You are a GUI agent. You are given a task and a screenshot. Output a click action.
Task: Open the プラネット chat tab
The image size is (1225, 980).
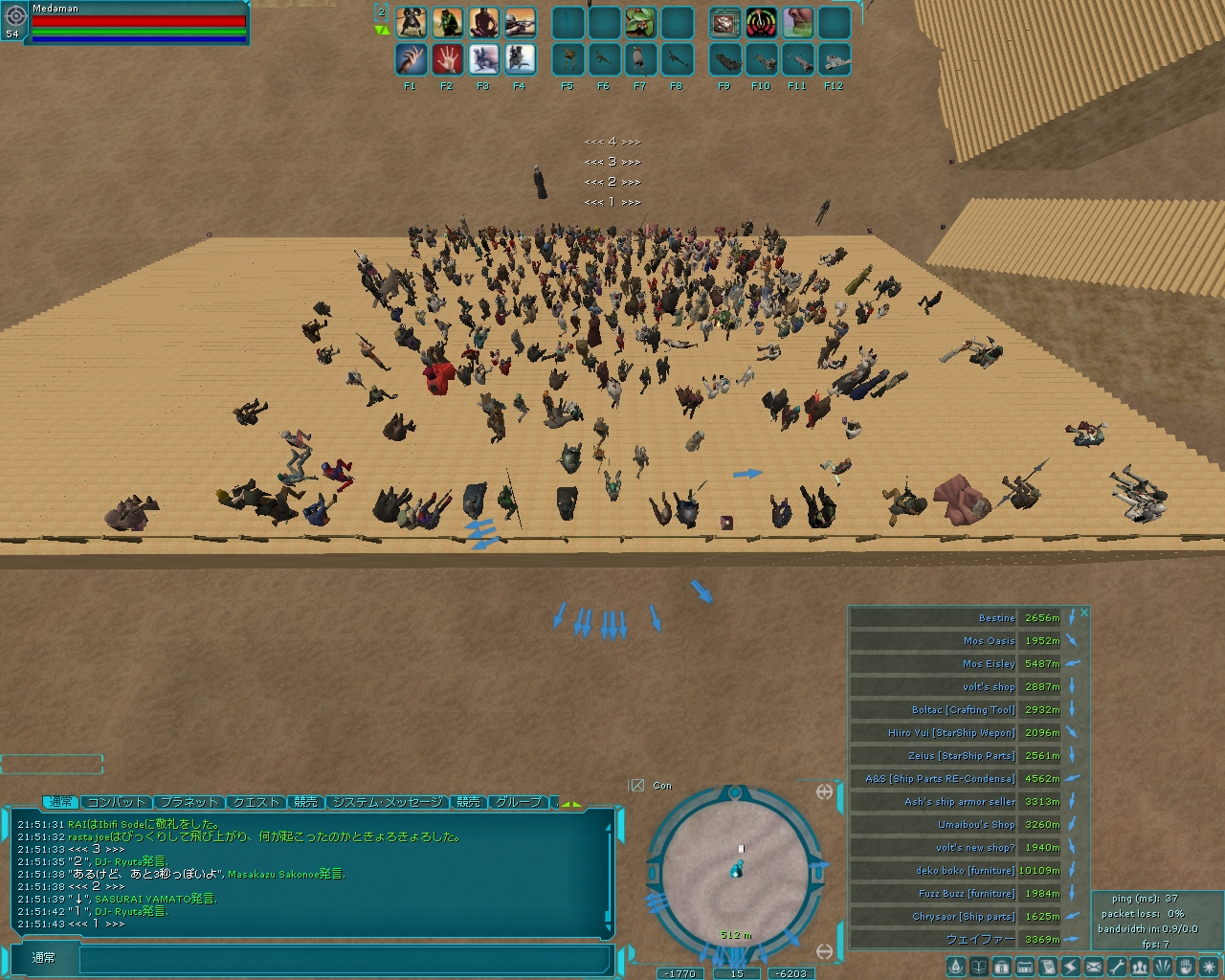189,802
